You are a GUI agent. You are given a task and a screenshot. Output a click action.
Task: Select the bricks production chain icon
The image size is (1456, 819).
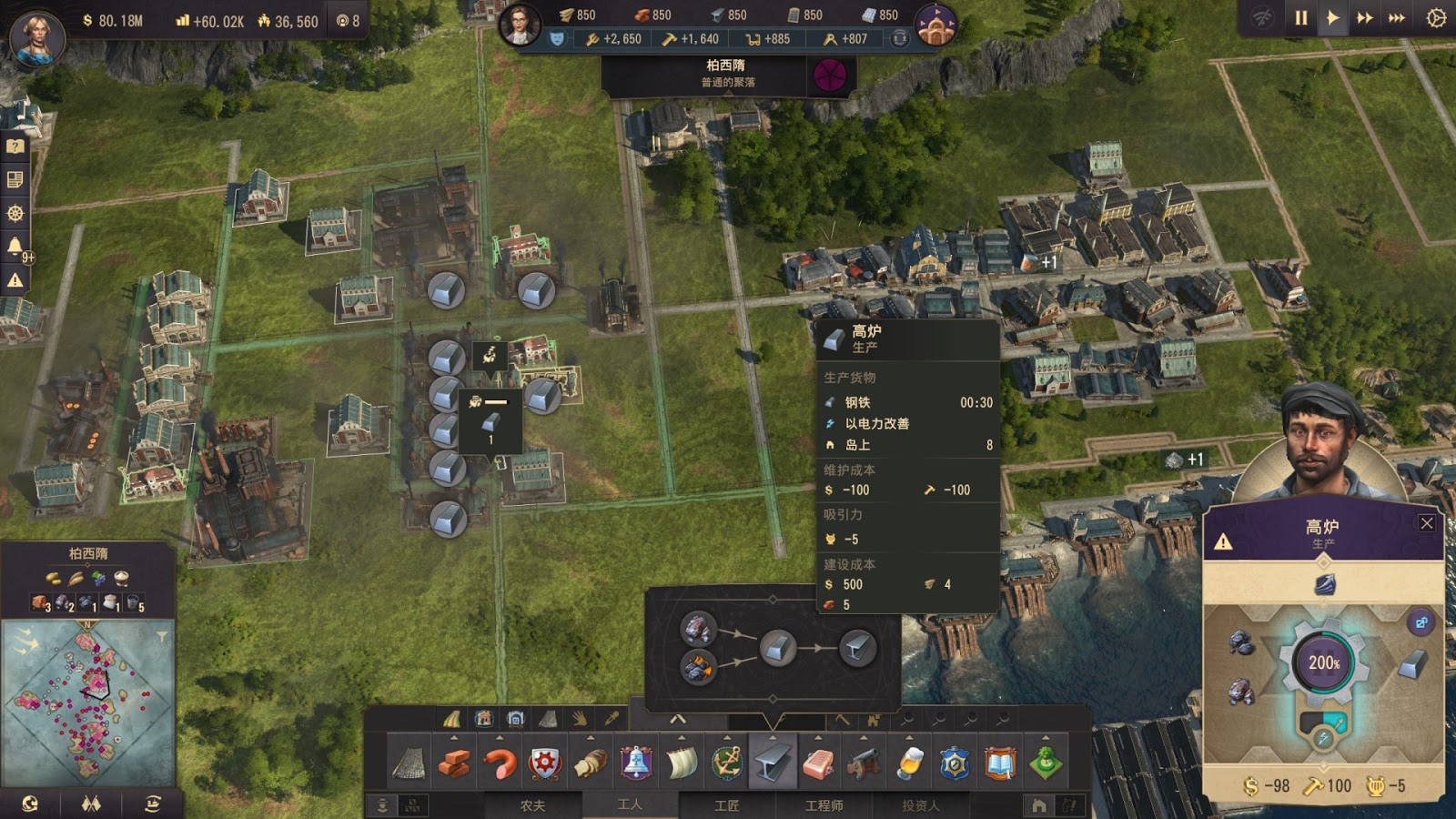pos(454,763)
